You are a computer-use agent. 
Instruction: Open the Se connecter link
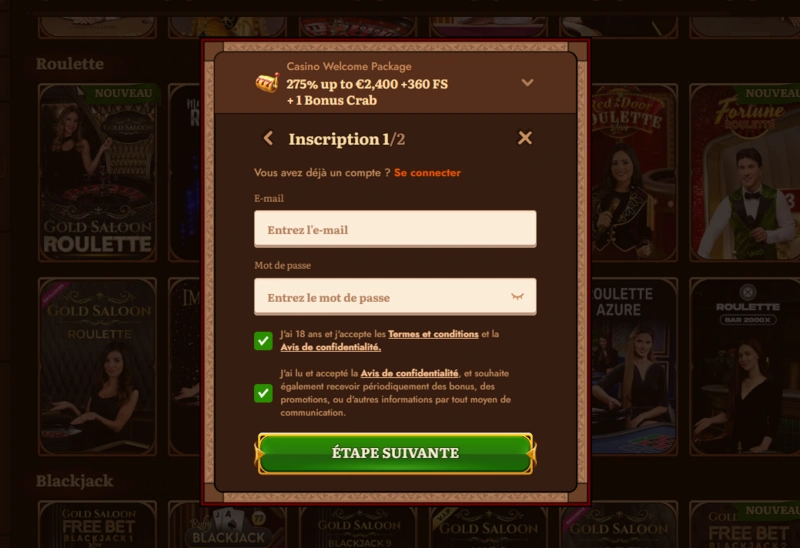point(427,173)
